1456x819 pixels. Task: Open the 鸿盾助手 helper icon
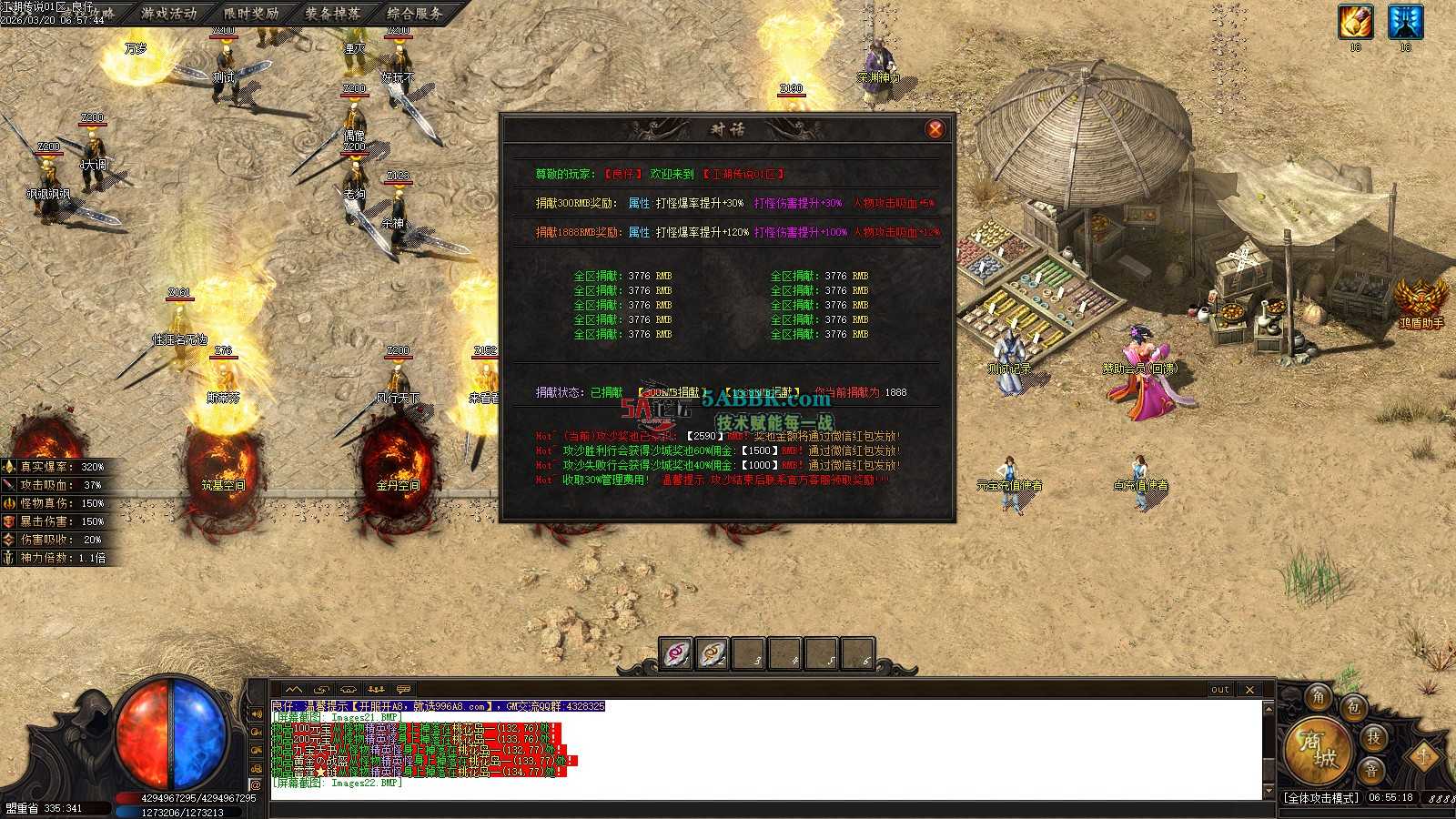1421,300
